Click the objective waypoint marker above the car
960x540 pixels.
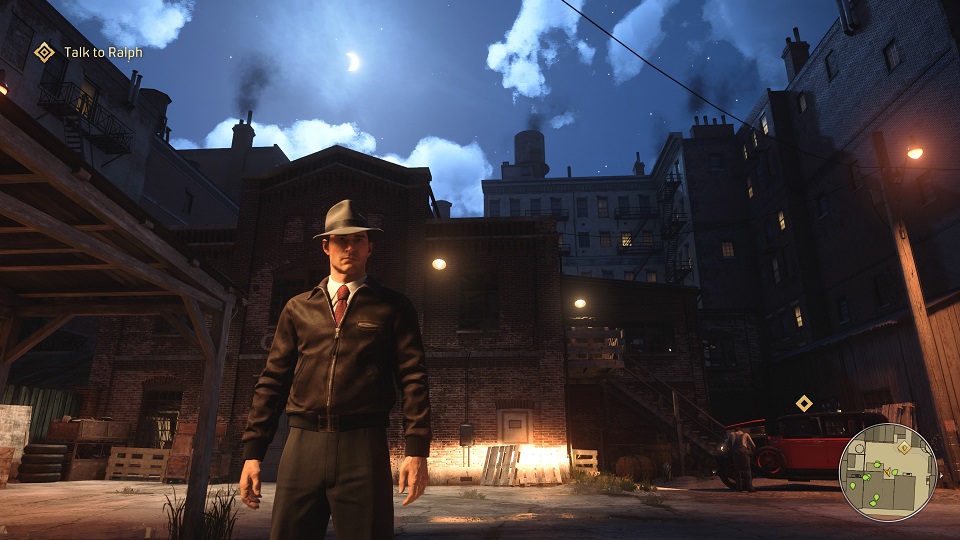coord(804,403)
